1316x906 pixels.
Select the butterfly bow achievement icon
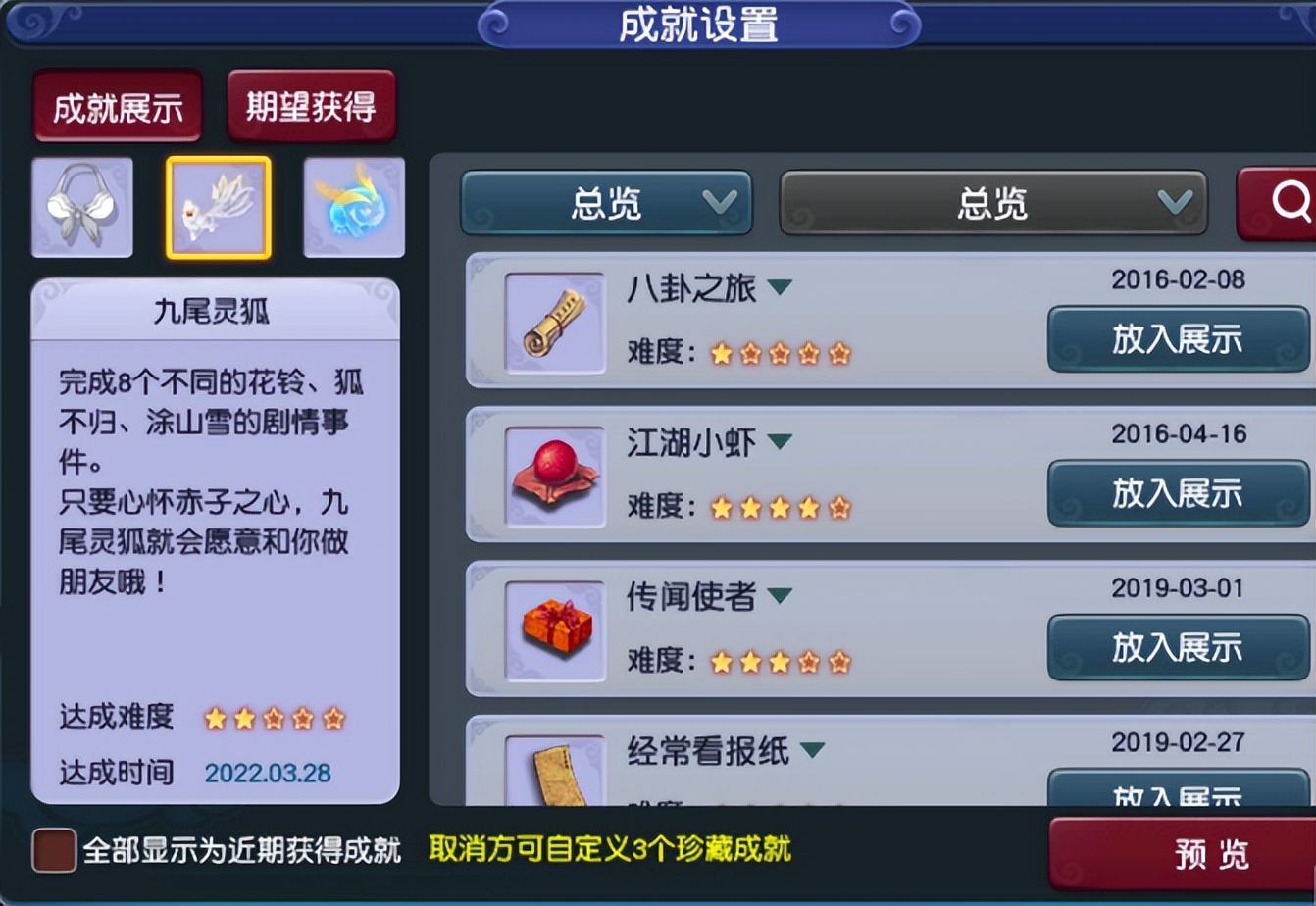[x=82, y=206]
